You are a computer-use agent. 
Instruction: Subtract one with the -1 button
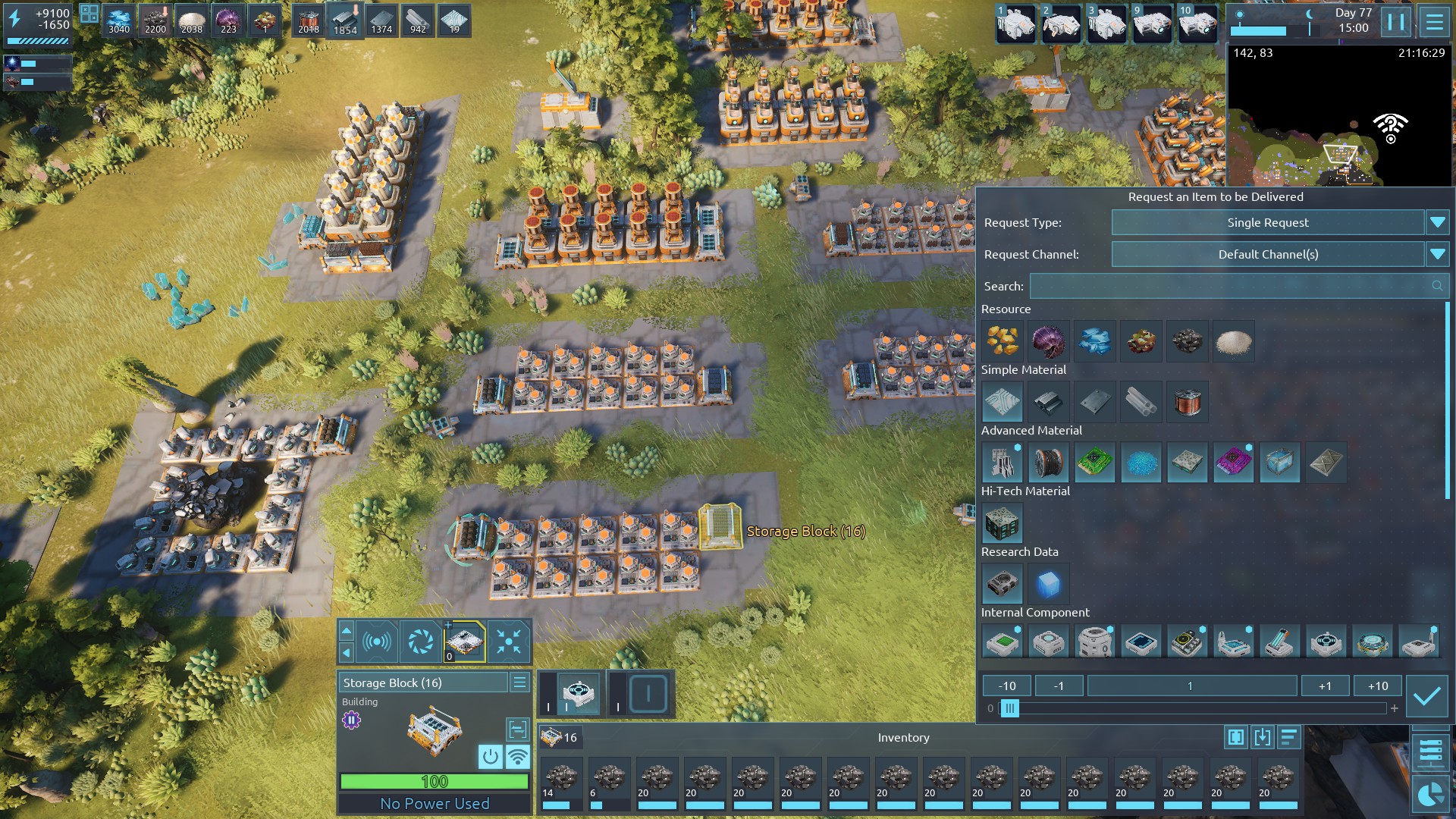pos(1059,686)
